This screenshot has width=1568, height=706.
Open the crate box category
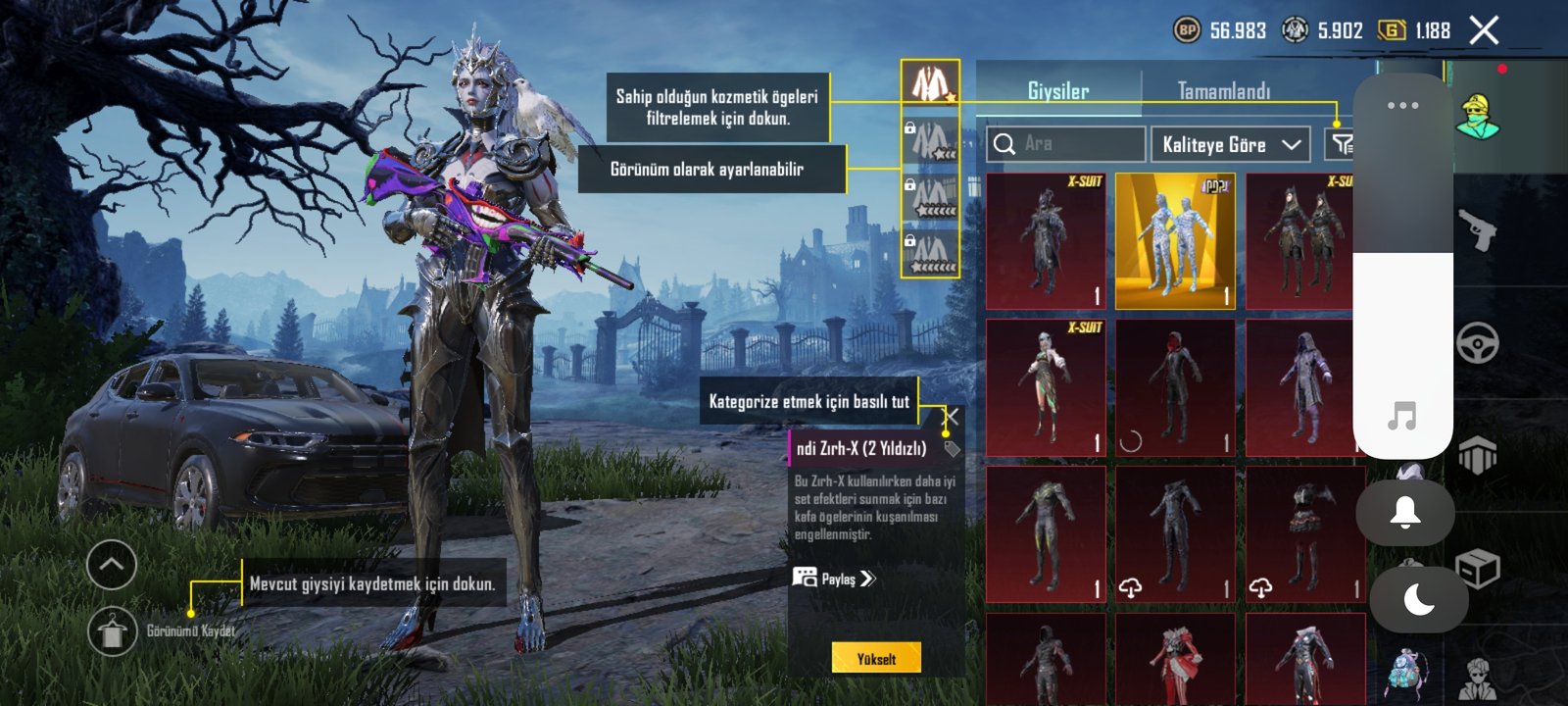[1477, 568]
